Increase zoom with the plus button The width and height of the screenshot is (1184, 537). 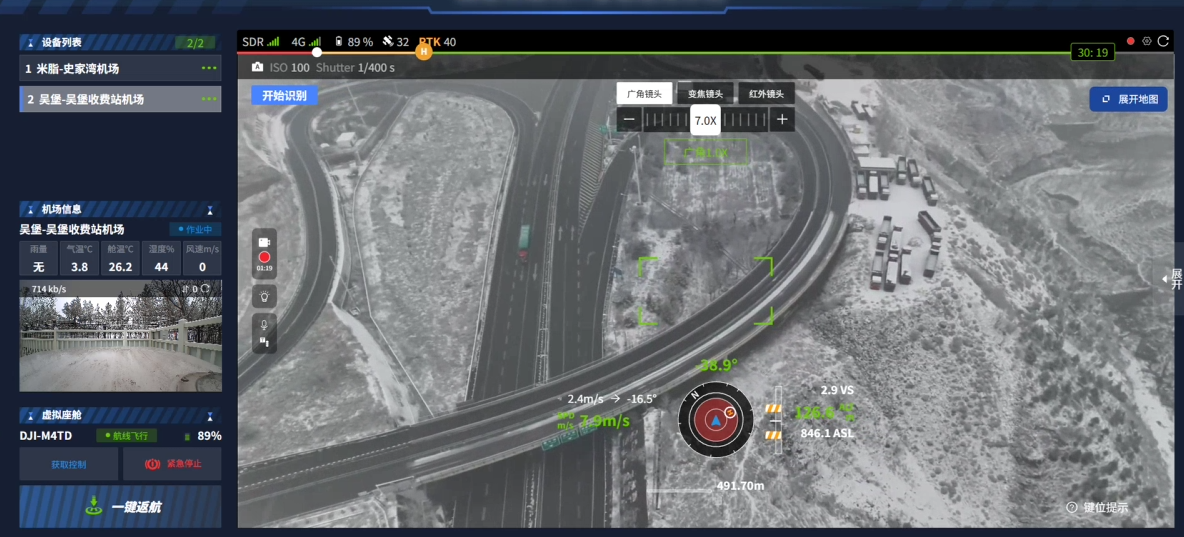pyautogui.click(x=782, y=120)
